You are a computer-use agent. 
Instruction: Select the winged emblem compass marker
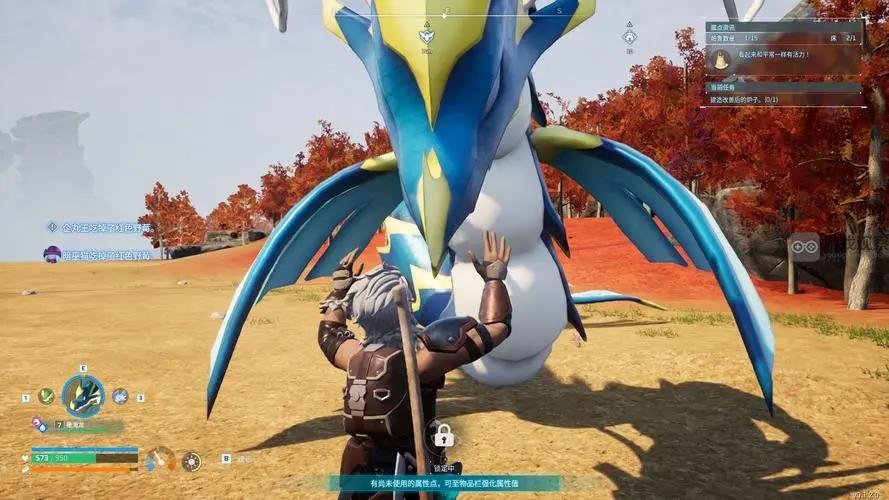tap(426, 36)
